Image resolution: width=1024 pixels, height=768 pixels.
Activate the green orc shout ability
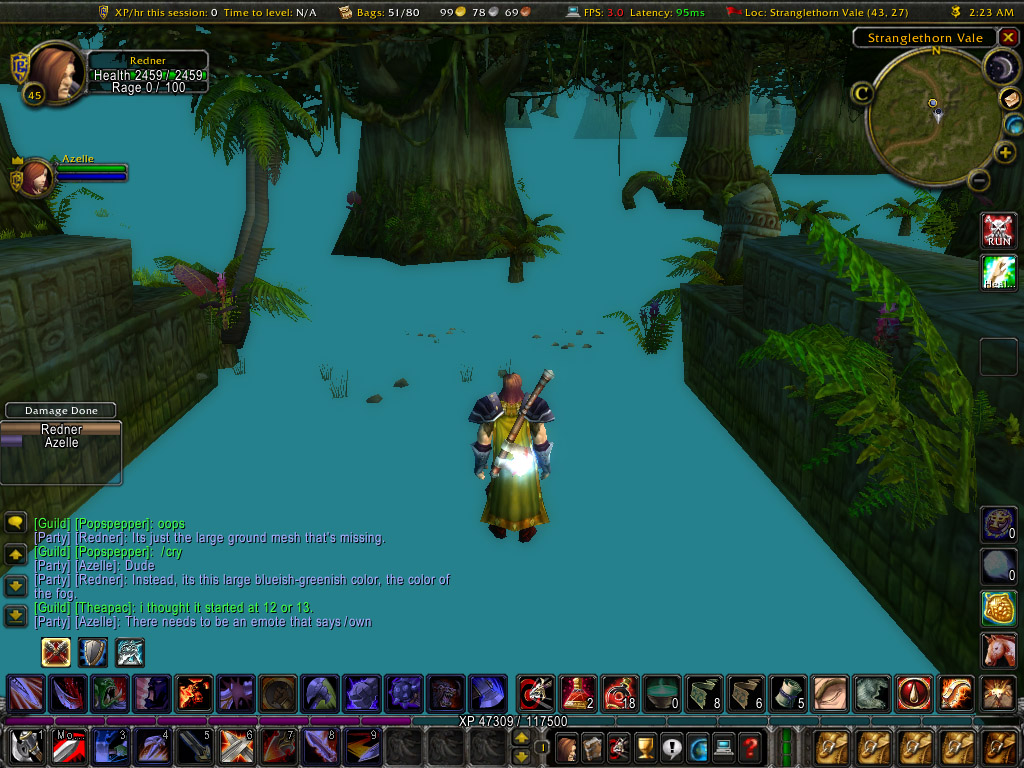(x=110, y=692)
